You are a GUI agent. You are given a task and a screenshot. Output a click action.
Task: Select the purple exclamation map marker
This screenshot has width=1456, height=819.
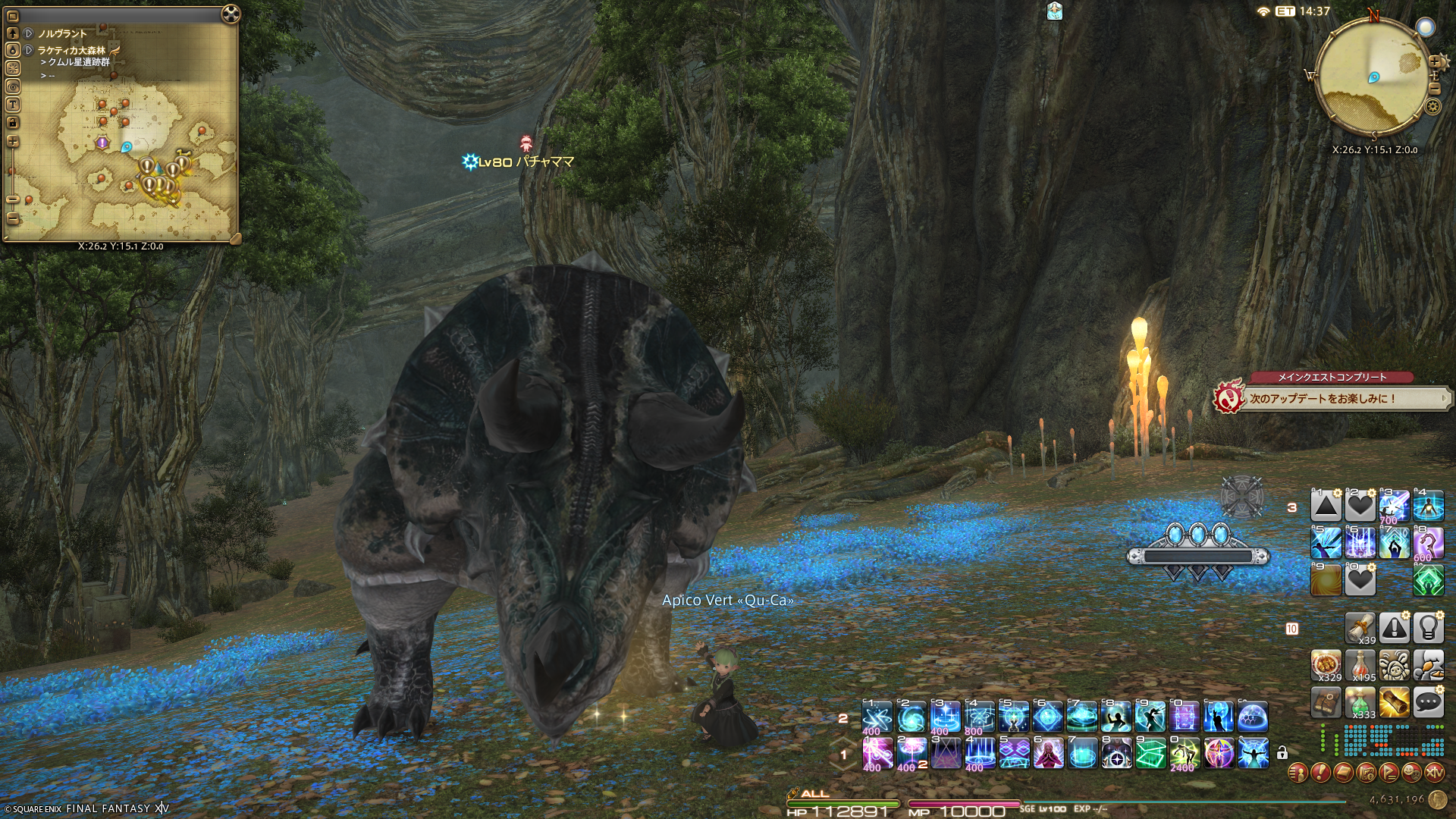coord(102,143)
